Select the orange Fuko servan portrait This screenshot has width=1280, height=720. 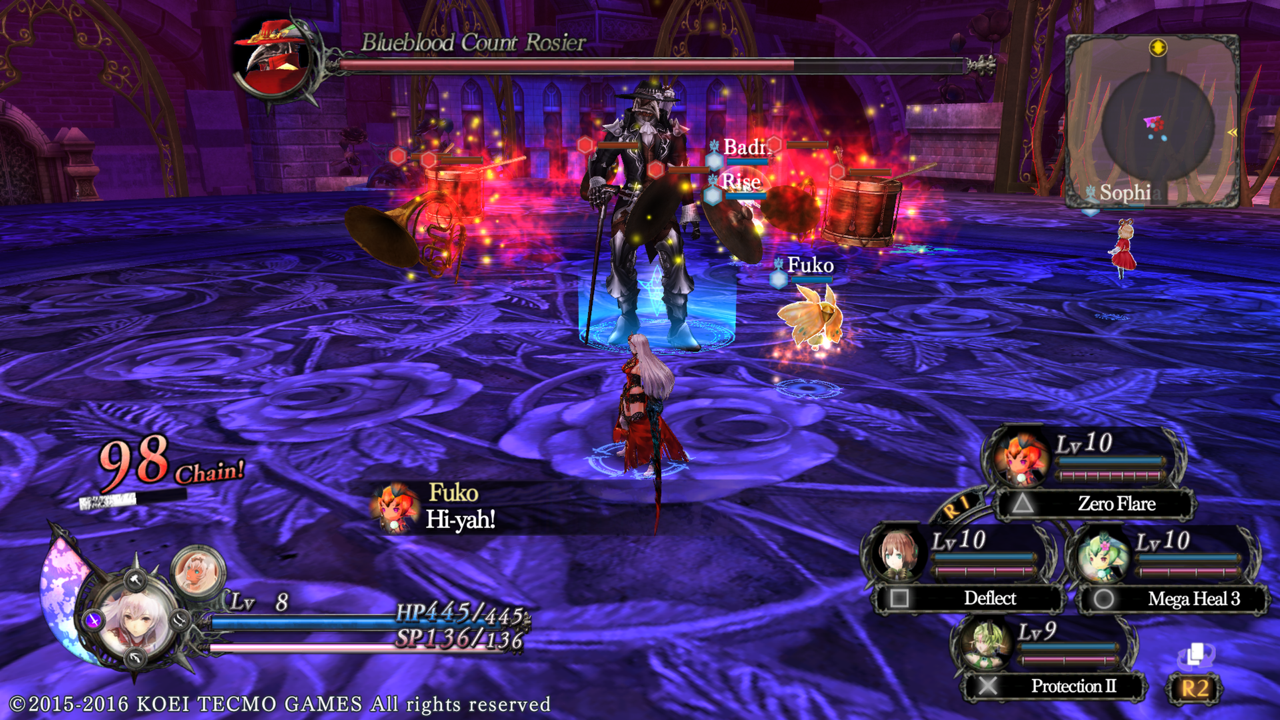tap(1021, 459)
